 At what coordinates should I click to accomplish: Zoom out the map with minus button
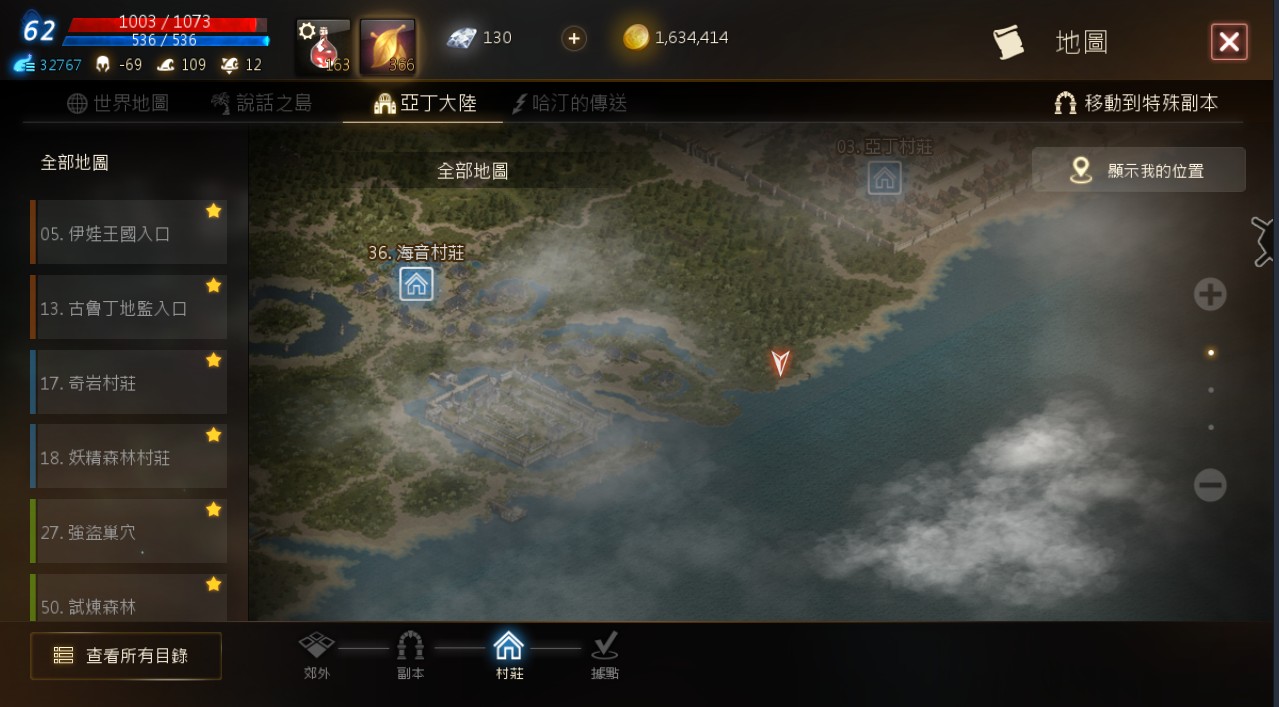[1210, 486]
